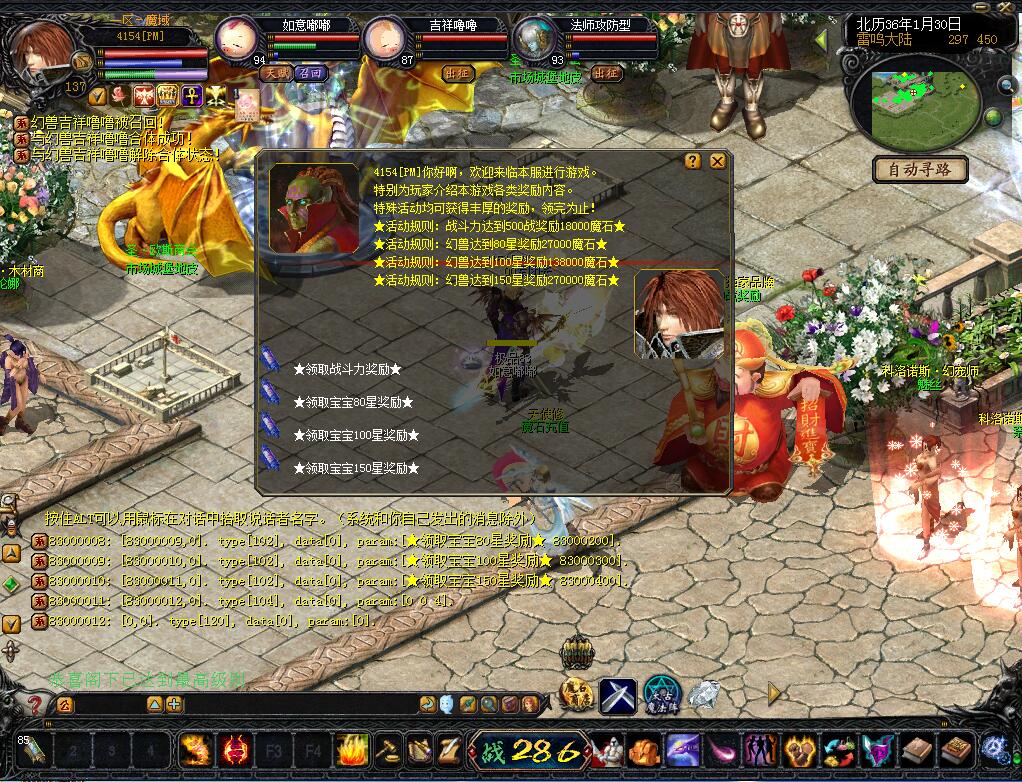1022x782 pixels.
Task: Choose 领取战斗力奖励 dialogue option
Action: 347,369
